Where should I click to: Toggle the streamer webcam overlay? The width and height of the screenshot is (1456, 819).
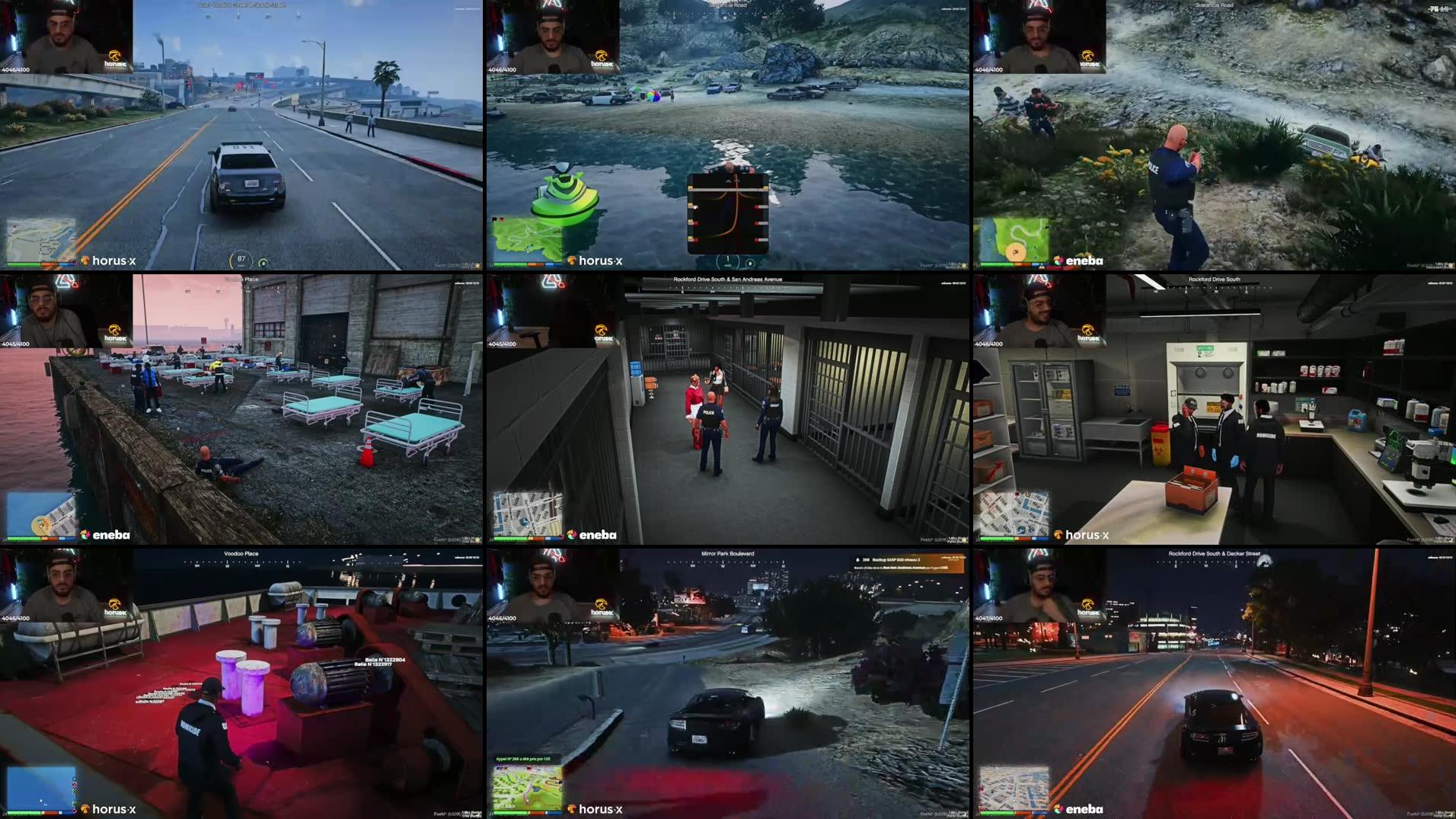point(65,42)
